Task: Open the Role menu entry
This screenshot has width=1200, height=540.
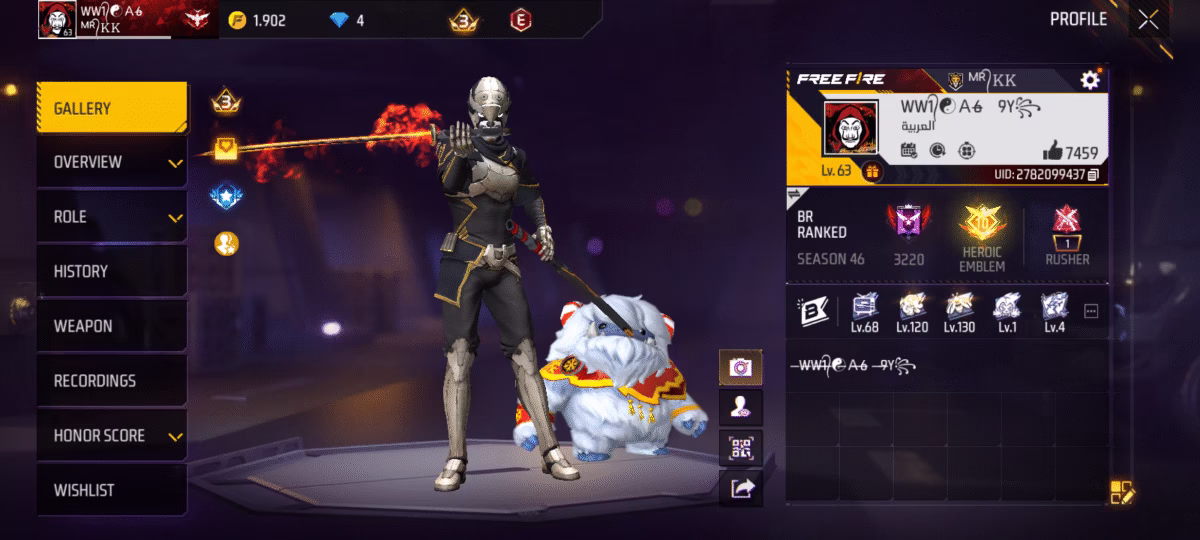Action: pos(112,217)
